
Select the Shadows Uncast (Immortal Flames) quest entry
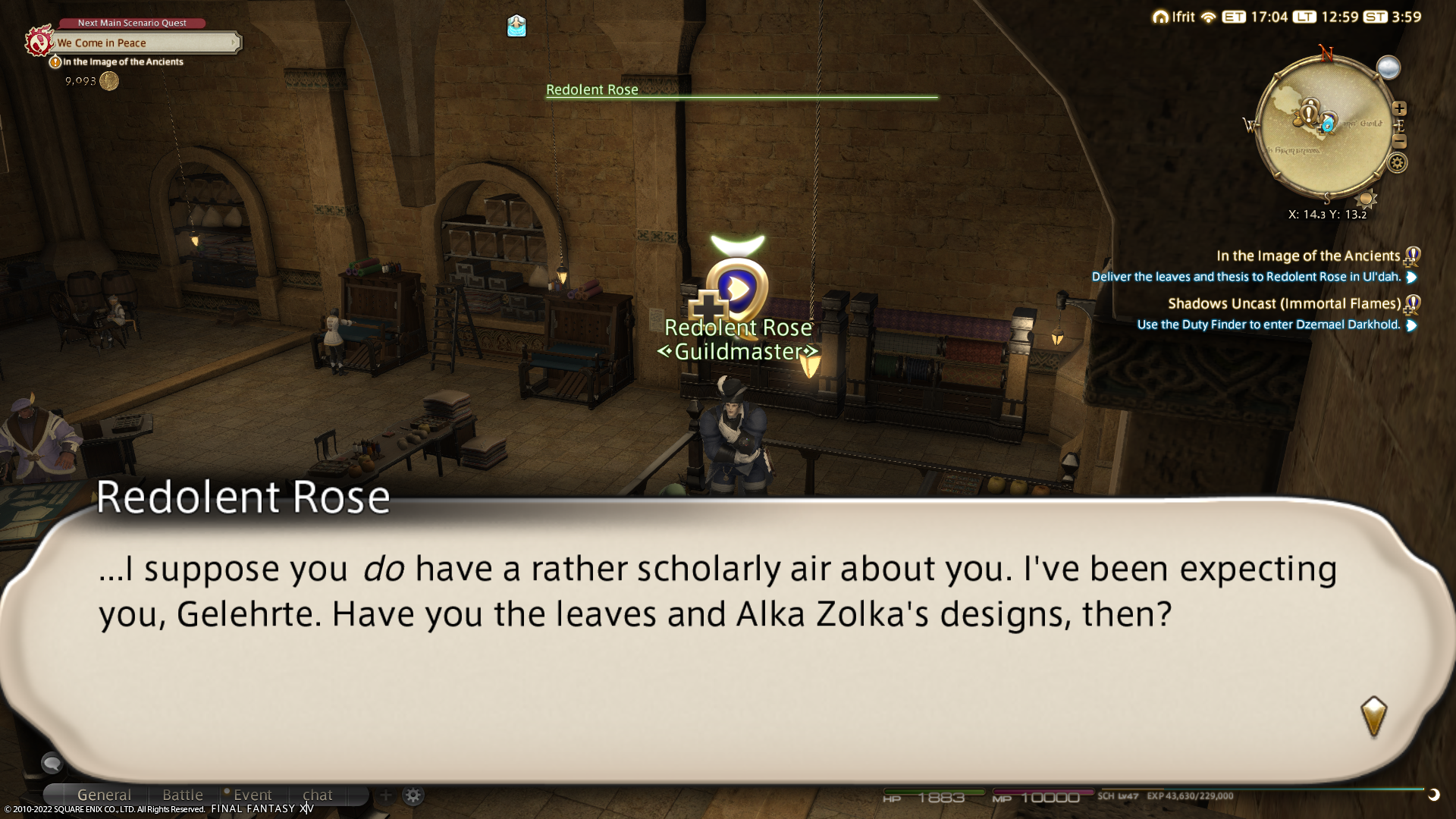[1284, 304]
